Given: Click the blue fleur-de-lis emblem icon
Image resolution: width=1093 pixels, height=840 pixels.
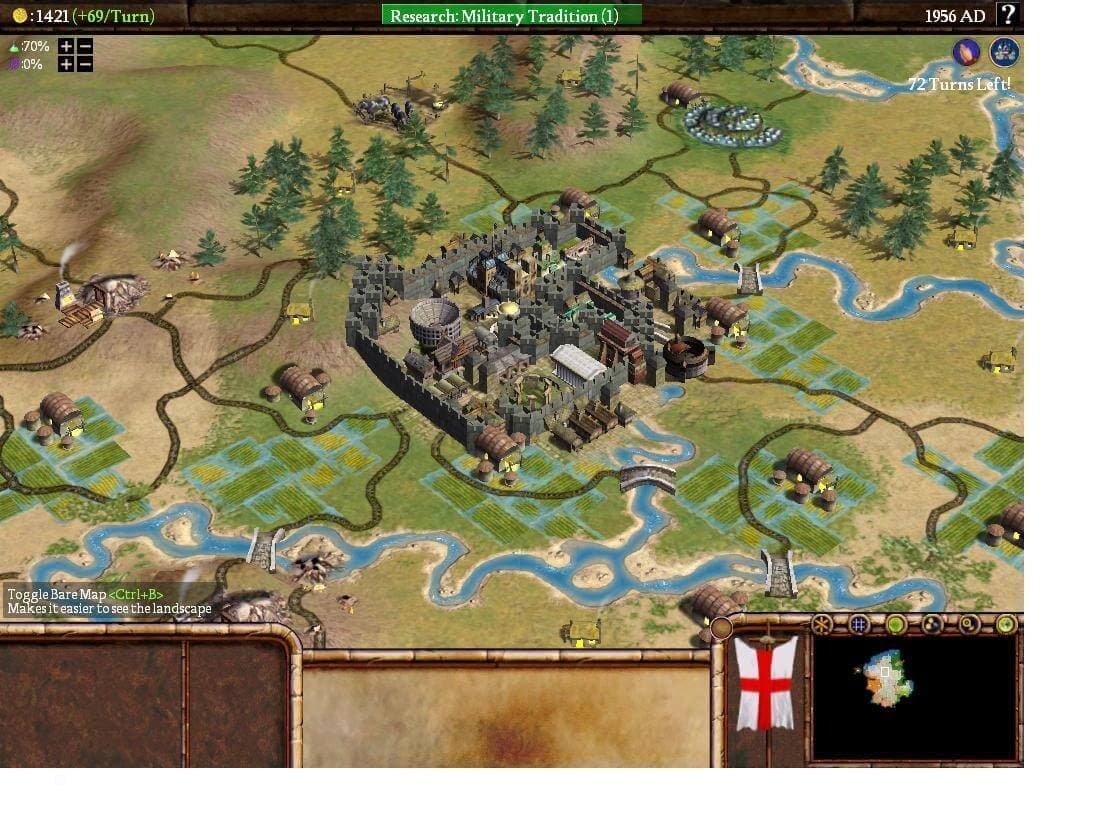Looking at the screenshot, I should pyautogui.click(x=1004, y=52).
